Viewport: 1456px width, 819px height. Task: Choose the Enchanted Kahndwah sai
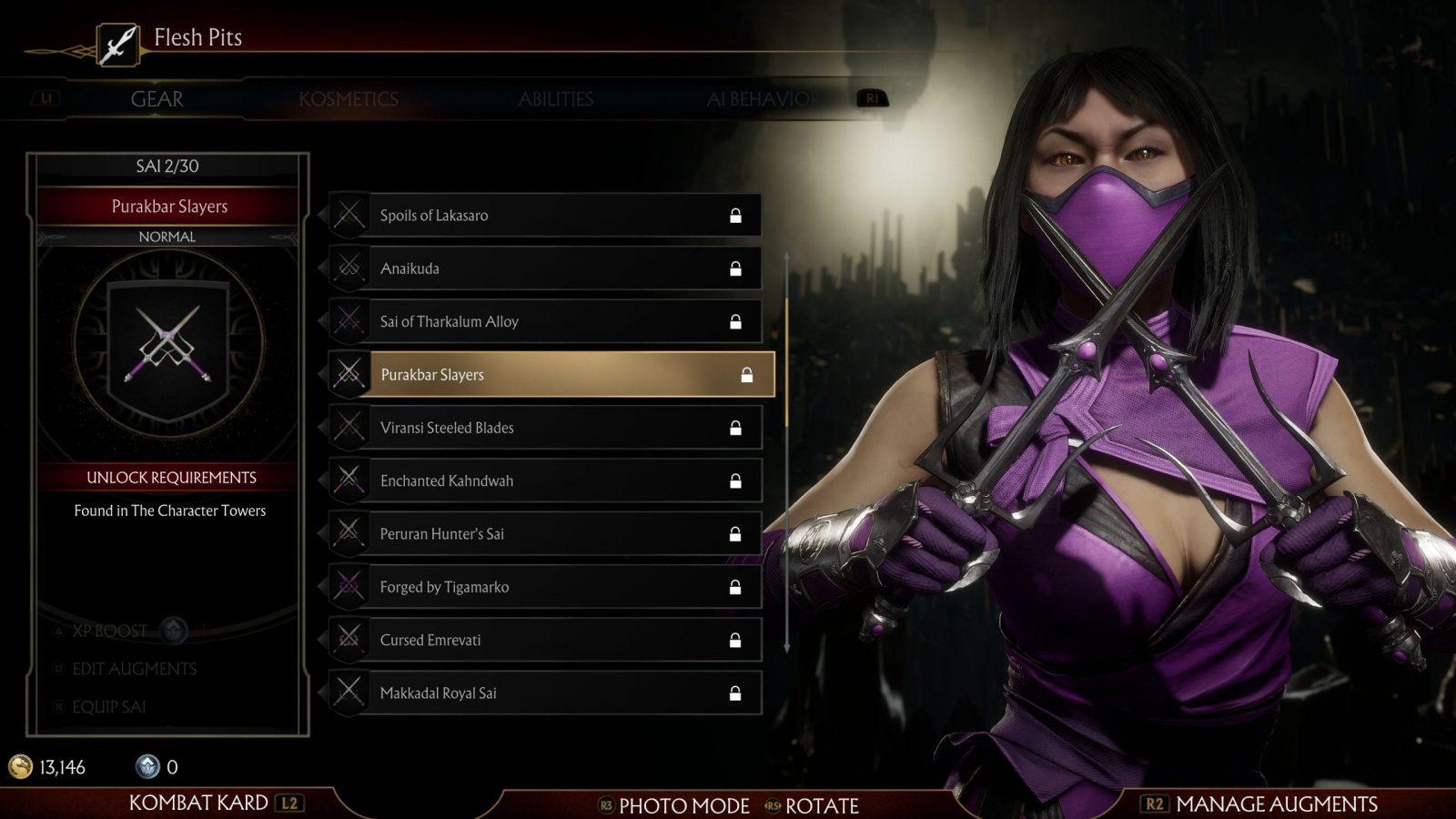point(546,480)
